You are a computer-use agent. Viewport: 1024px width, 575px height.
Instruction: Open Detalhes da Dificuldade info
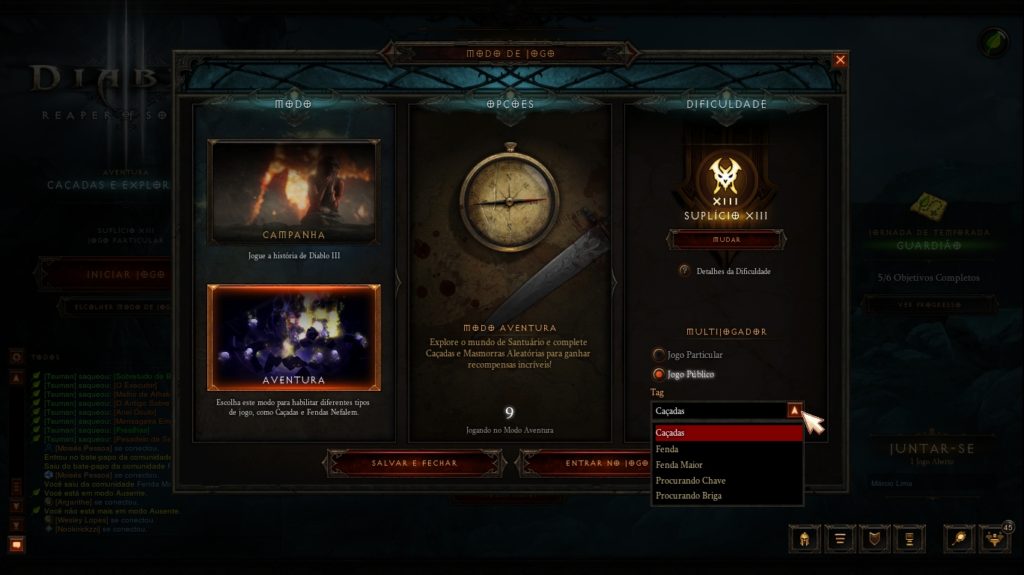[685, 271]
